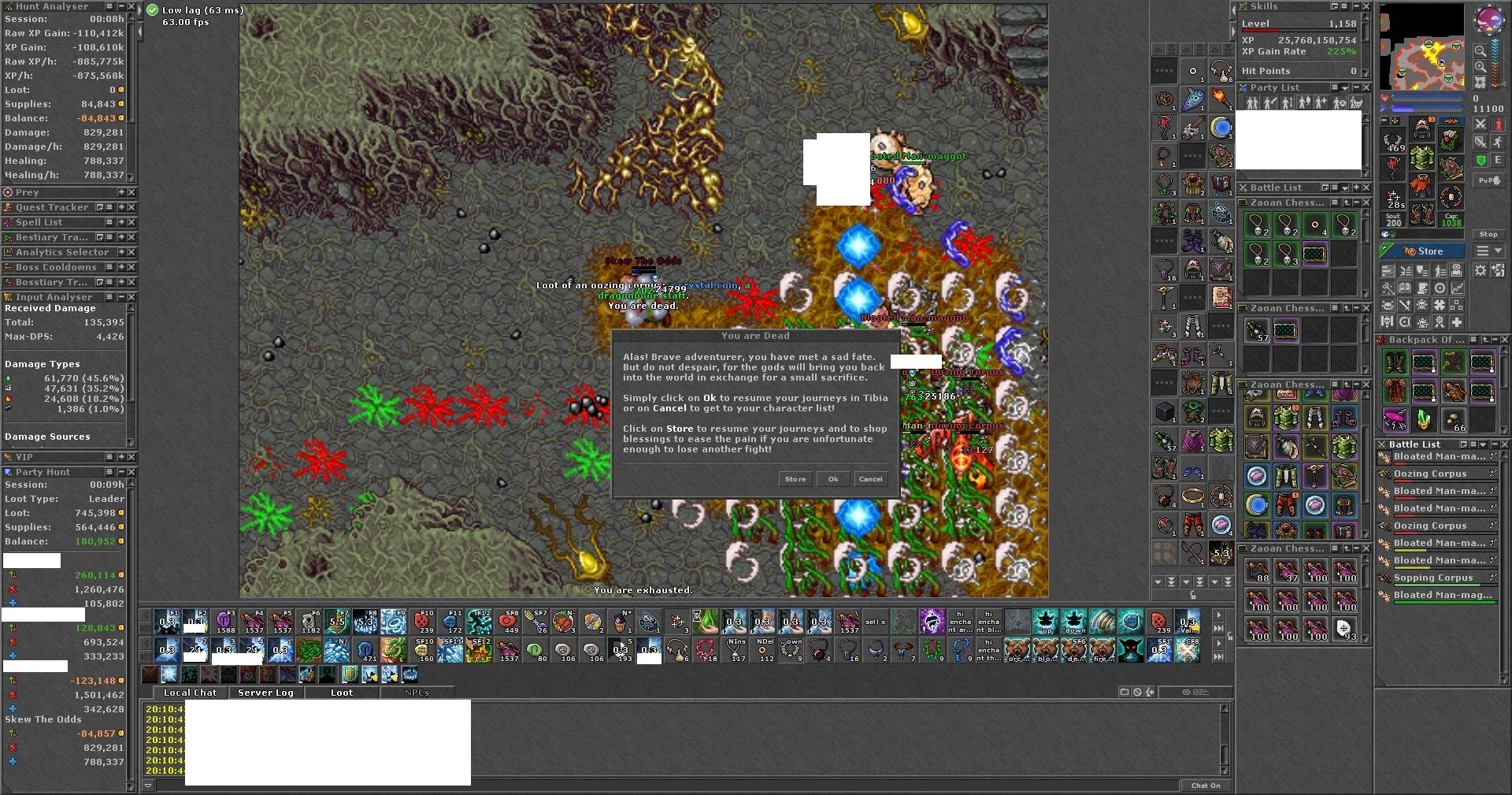Select Oozing Corpus in battle list
The width and height of the screenshot is (1512, 795).
point(1430,474)
